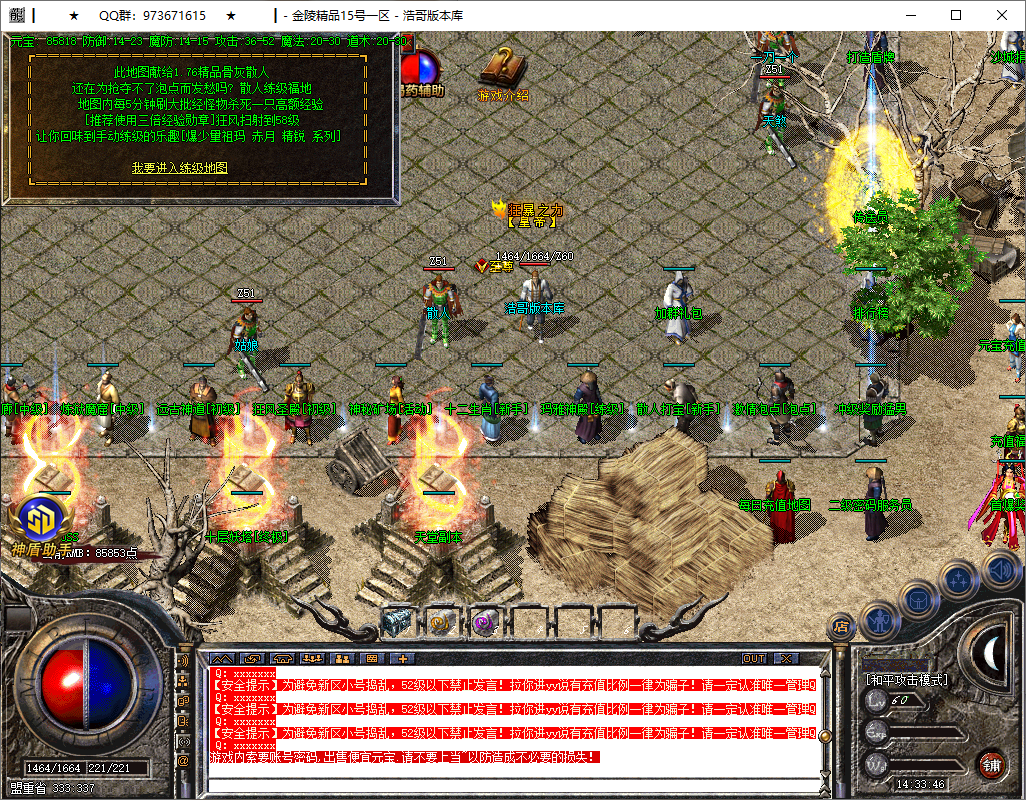Switch the 和平攻击模式 attack mode
This screenshot has width=1026, height=800.
906,680
